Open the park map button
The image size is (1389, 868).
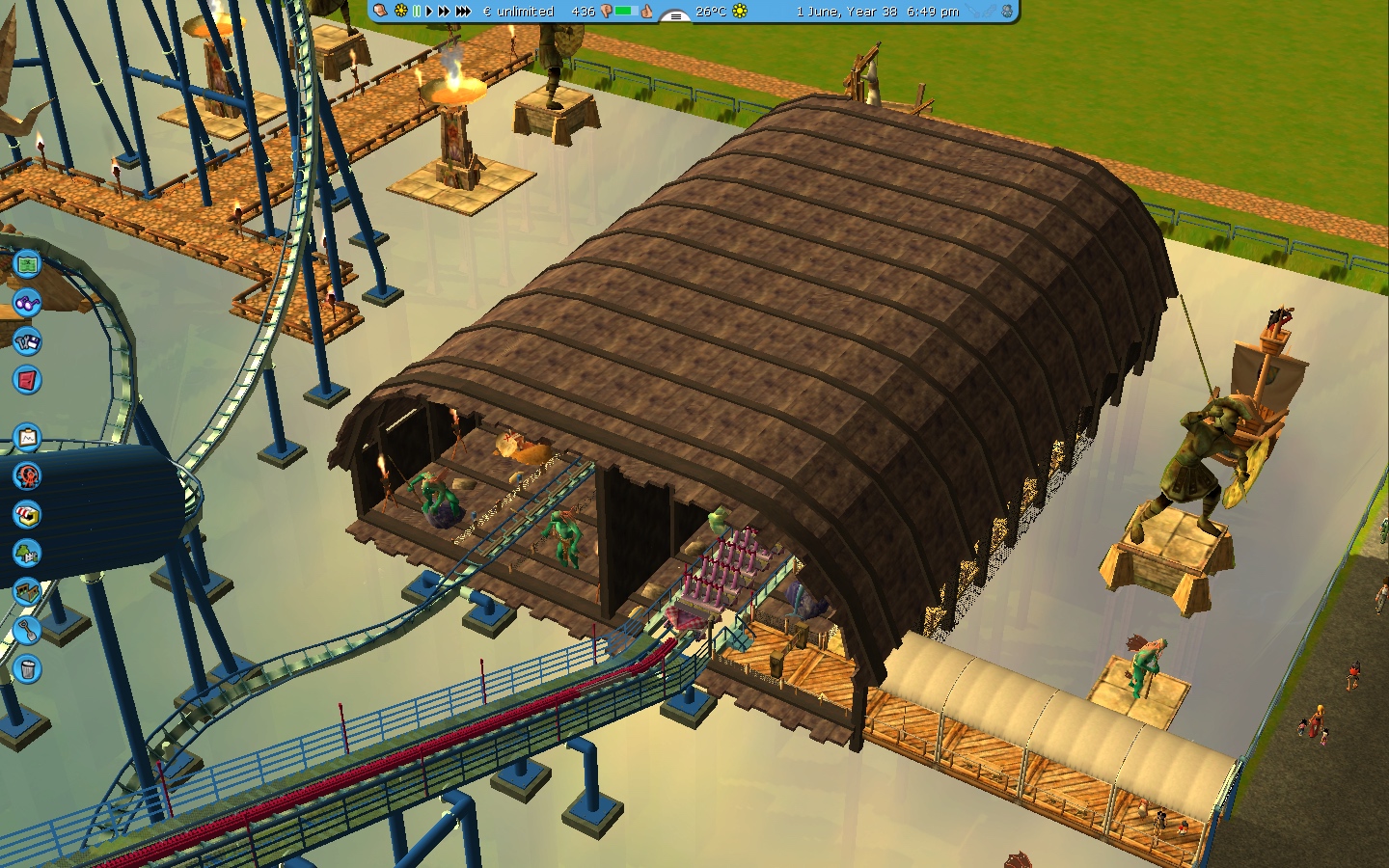point(27,263)
